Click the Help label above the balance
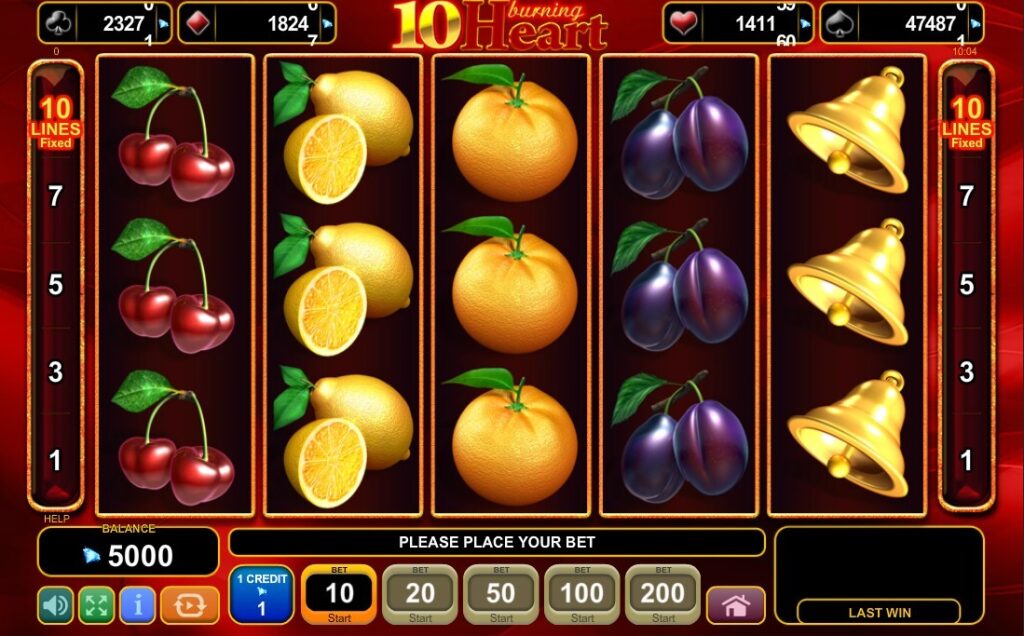 (56, 519)
